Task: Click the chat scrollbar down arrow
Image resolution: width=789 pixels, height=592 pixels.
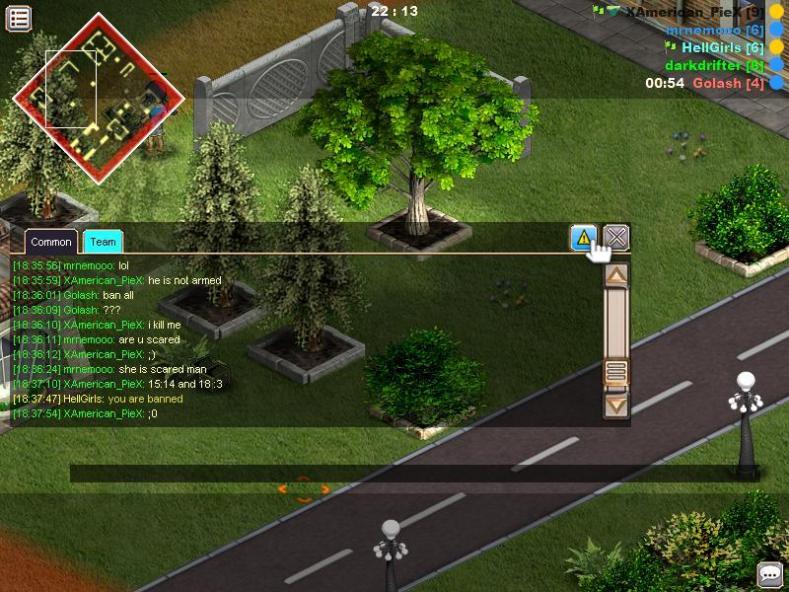Action: 617,405
